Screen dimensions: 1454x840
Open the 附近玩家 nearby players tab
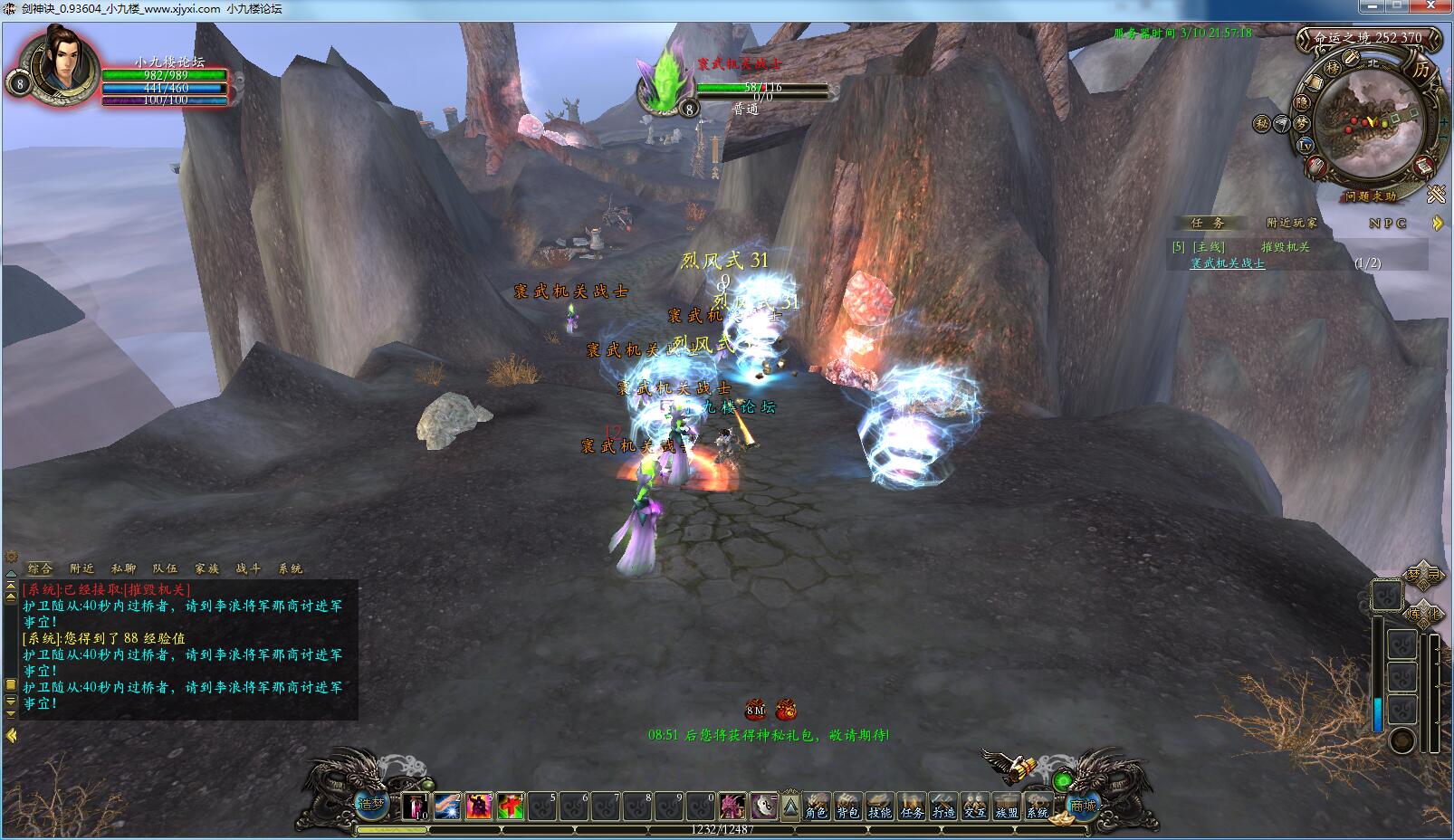(1291, 223)
